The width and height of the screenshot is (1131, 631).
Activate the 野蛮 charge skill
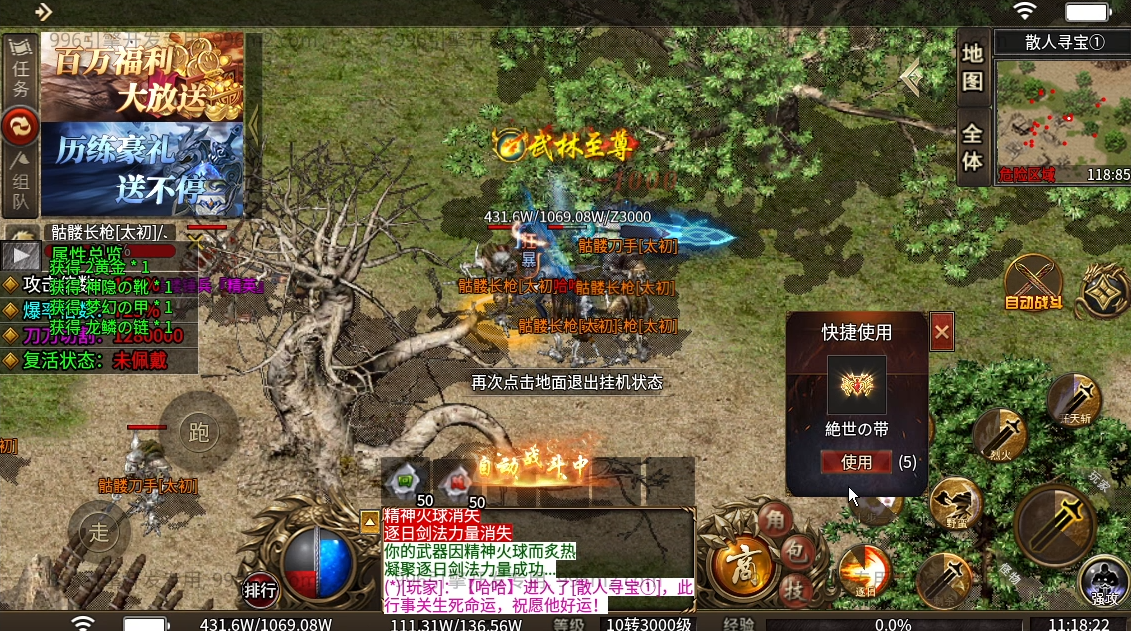(956, 504)
